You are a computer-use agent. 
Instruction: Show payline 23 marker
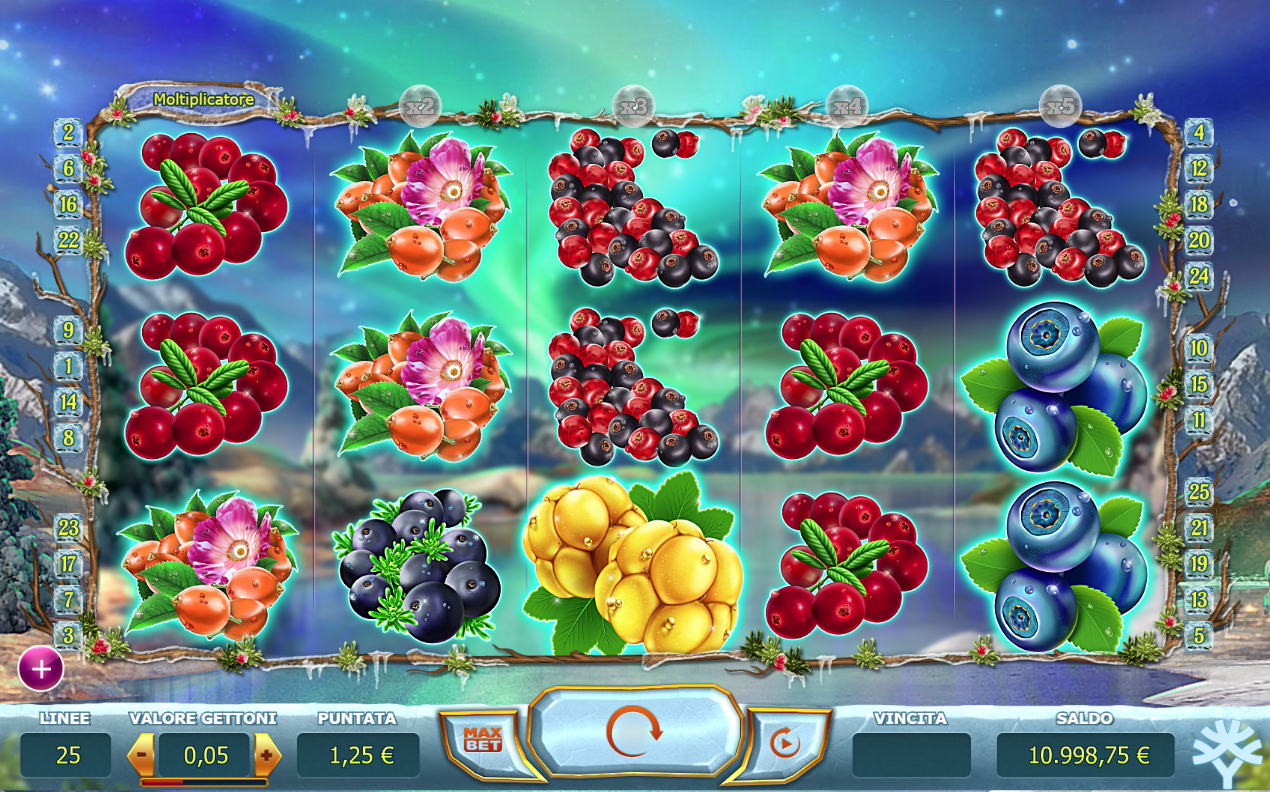[68, 527]
